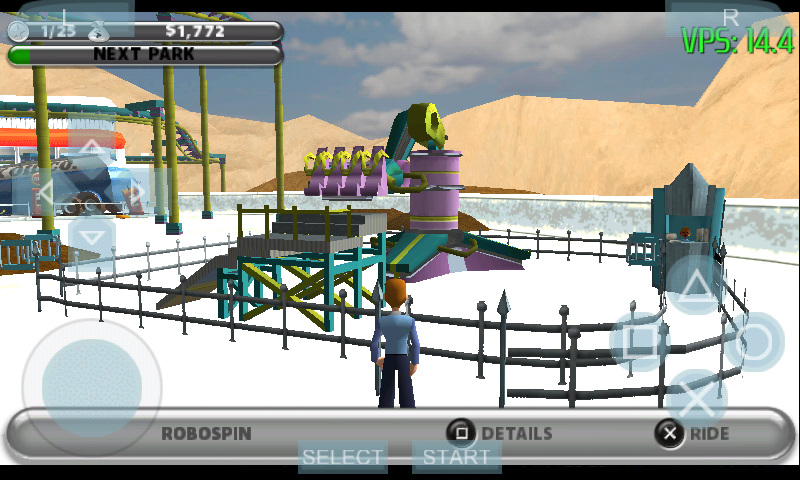Tap the translucent circle touch button
The height and width of the screenshot is (480, 800).
(x=755, y=342)
